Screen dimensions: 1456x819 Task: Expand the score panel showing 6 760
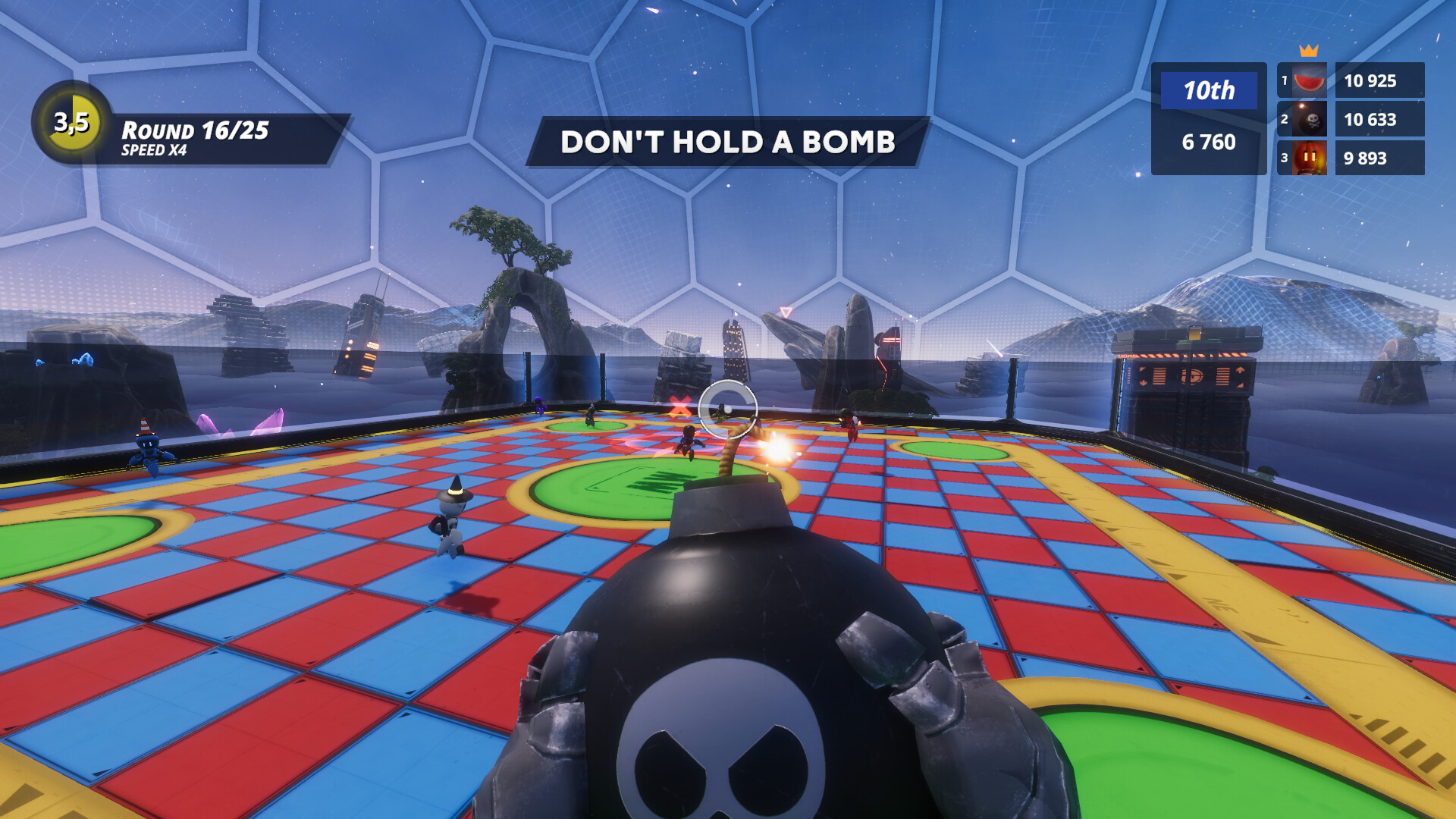1208,143
